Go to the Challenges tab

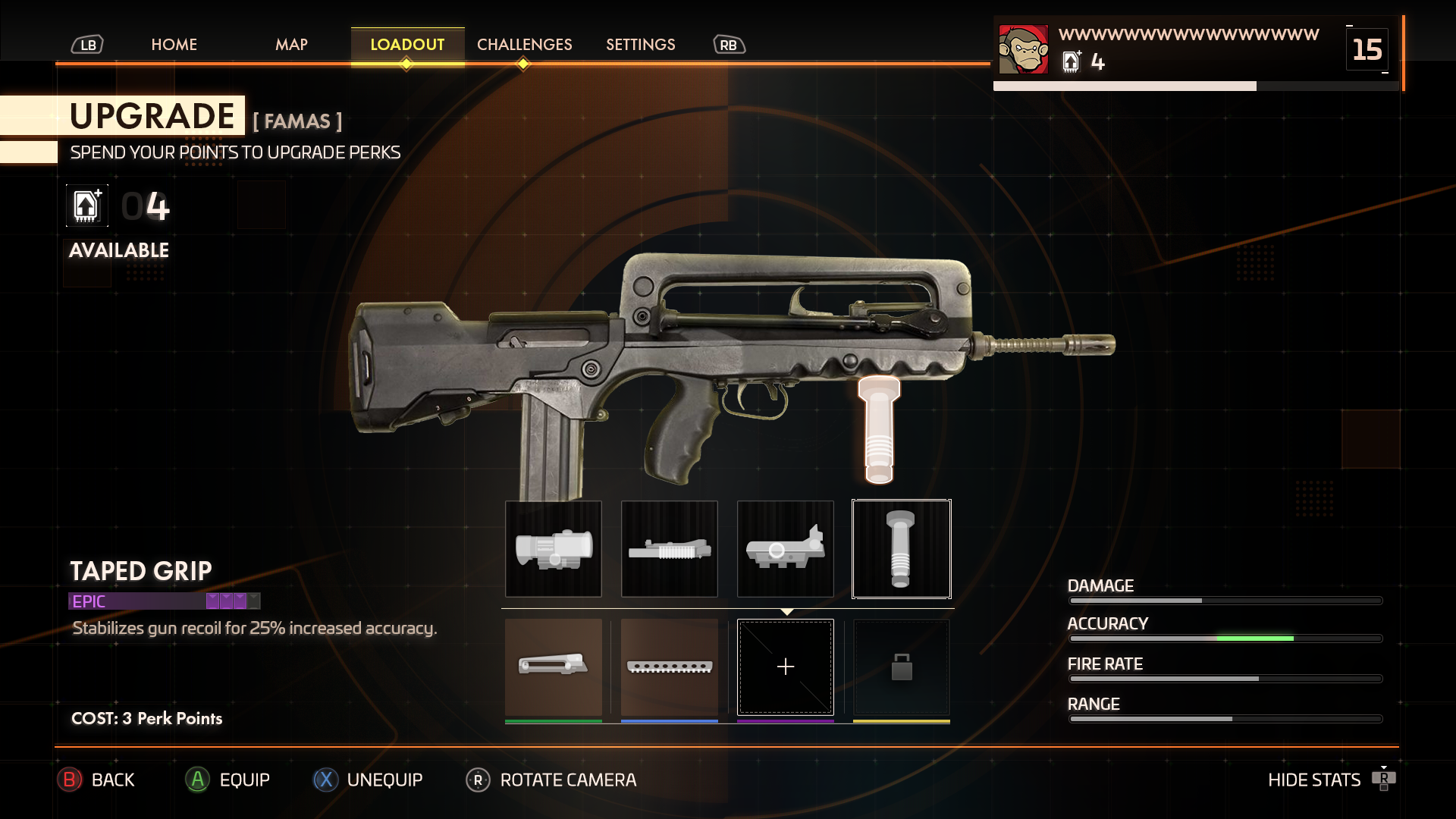tap(524, 45)
